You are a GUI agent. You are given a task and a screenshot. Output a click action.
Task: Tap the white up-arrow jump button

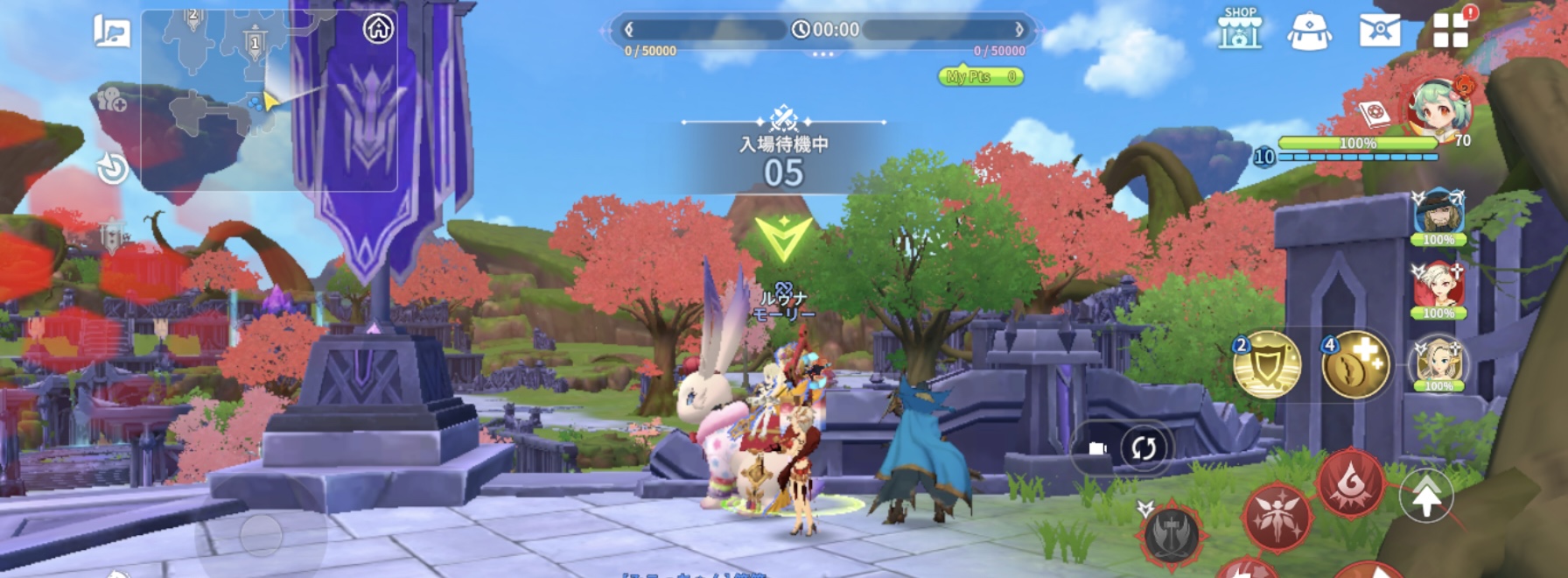[x=1426, y=498]
